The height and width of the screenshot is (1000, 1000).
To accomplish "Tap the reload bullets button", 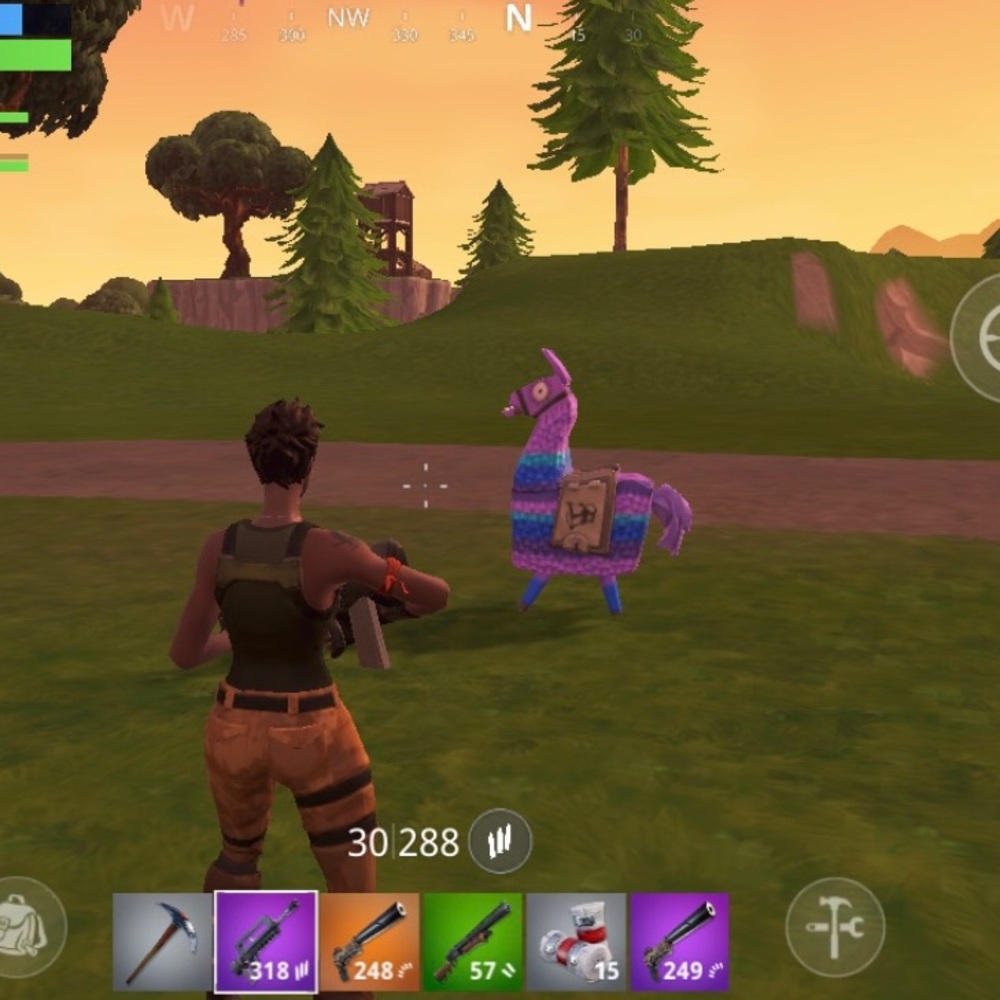I will click(x=500, y=841).
